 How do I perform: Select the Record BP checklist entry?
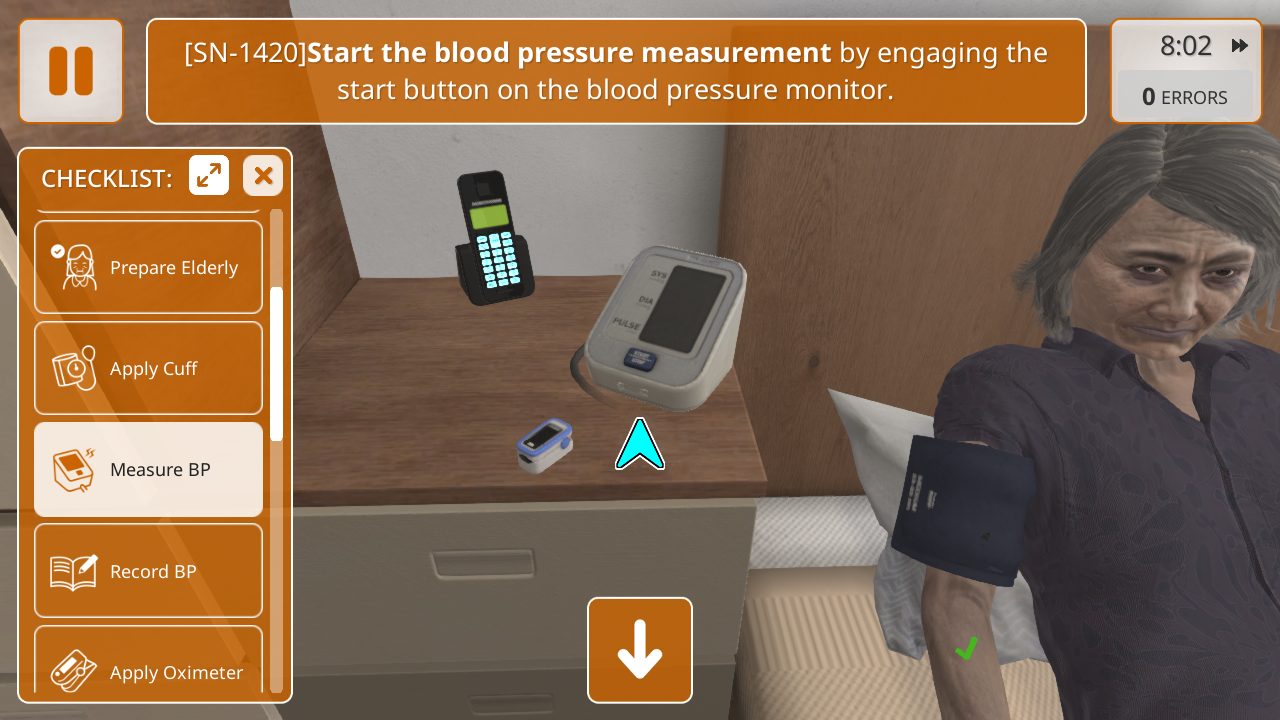(148, 571)
